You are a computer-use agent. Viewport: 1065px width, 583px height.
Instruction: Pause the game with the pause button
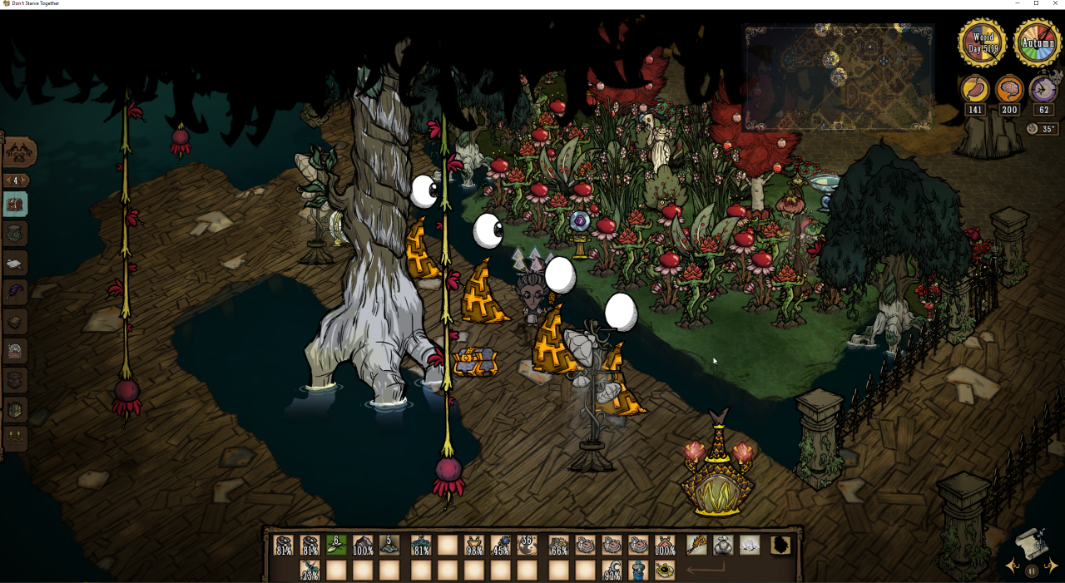tap(1032, 571)
